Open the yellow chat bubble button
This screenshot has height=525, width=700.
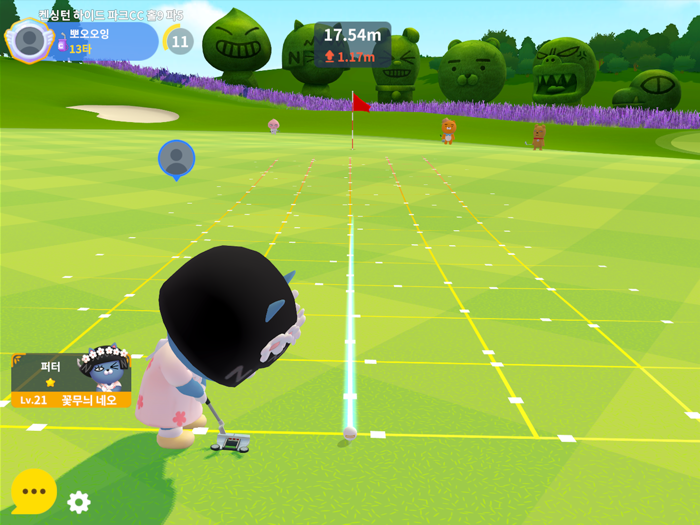click(33, 491)
